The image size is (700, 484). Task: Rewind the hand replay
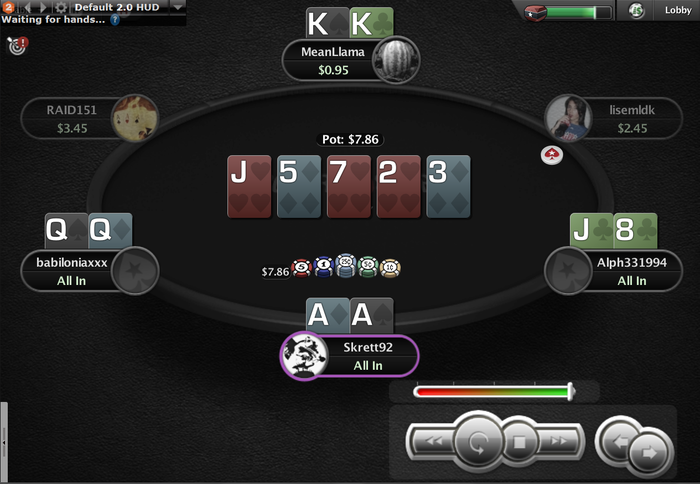433,440
